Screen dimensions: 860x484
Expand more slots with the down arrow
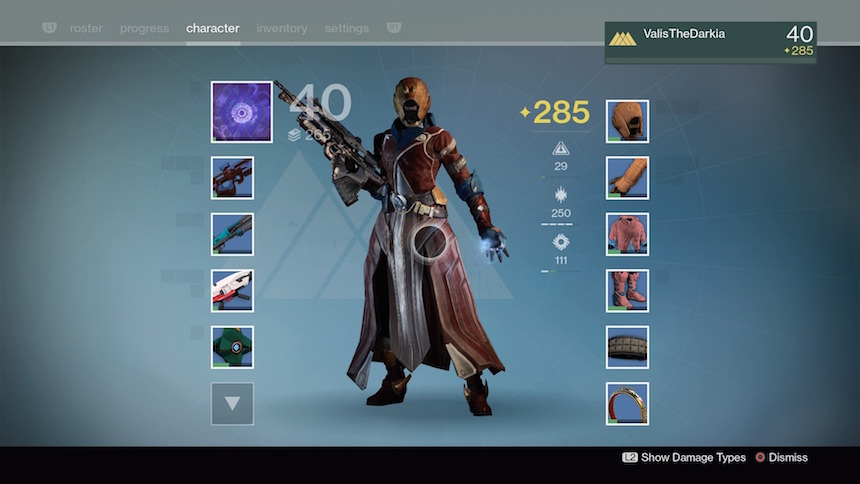(x=232, y=404)
